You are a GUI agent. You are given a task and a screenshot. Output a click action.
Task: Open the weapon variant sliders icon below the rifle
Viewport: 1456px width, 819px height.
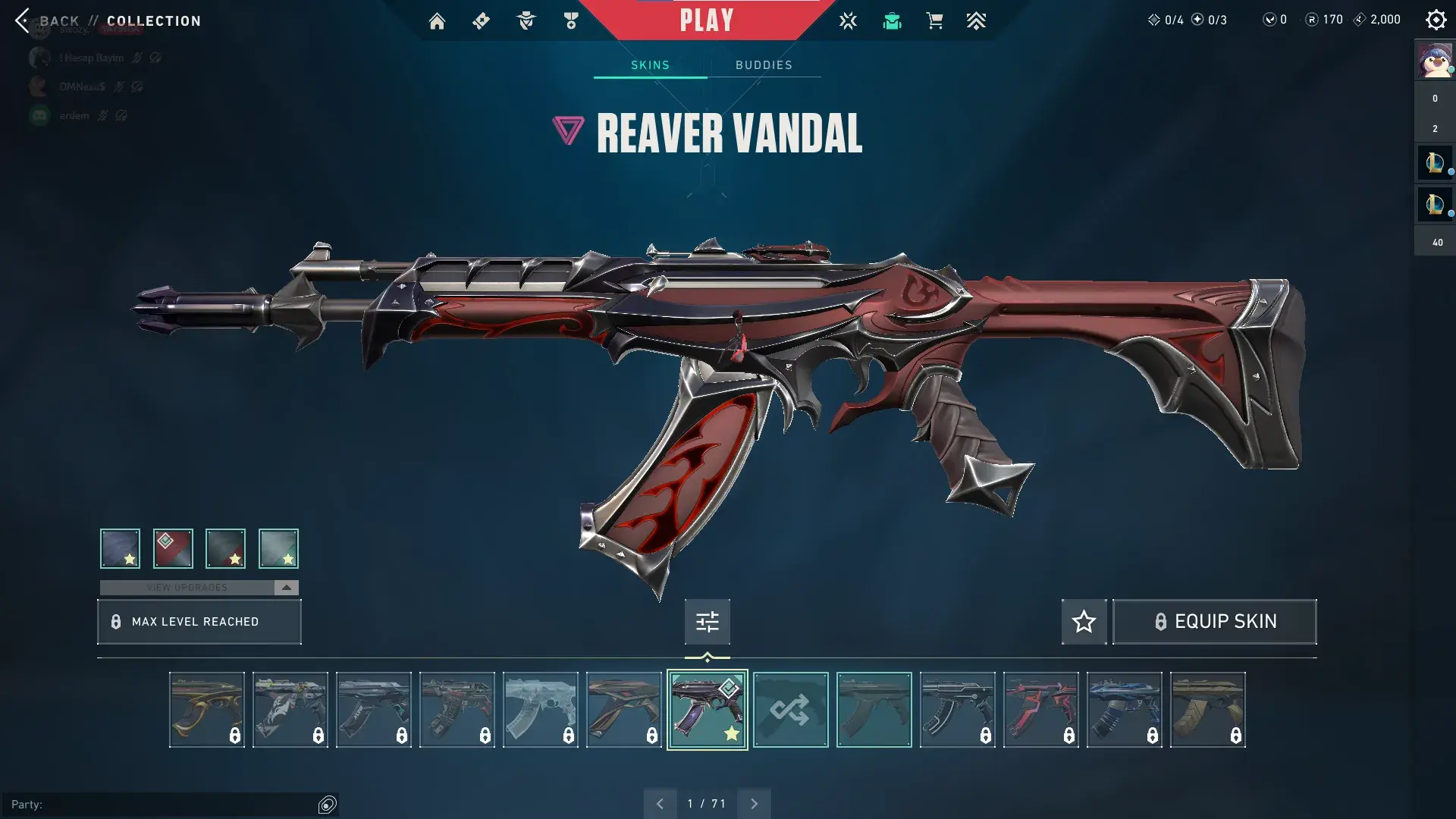(x=706, y=621)
